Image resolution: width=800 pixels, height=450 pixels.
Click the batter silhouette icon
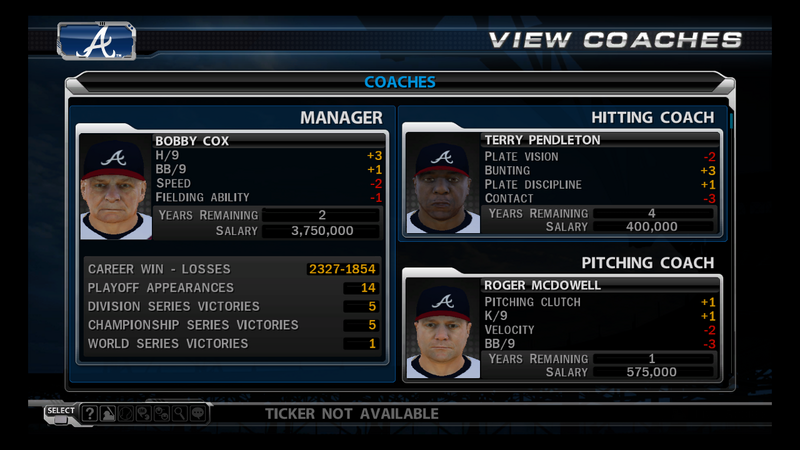click(108, 413)
